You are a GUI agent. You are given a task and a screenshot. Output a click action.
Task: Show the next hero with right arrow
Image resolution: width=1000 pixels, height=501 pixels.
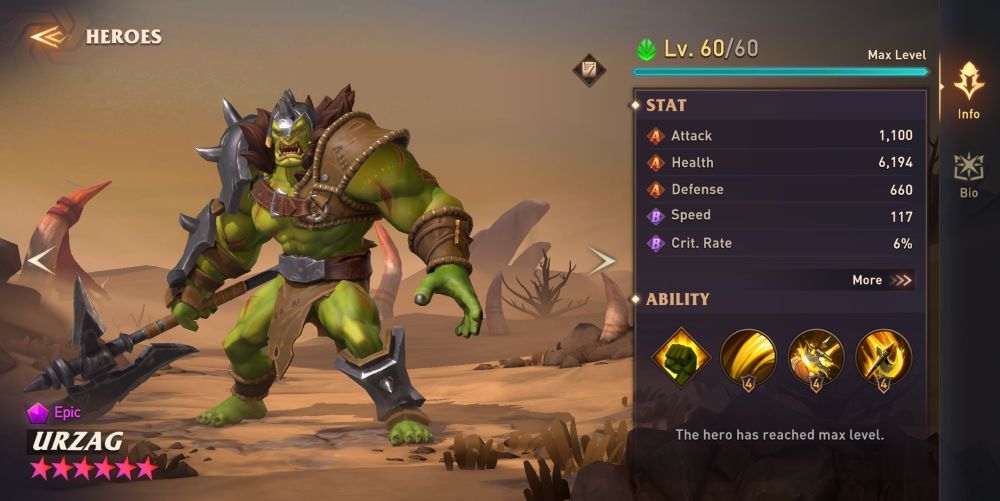point(602,261)
